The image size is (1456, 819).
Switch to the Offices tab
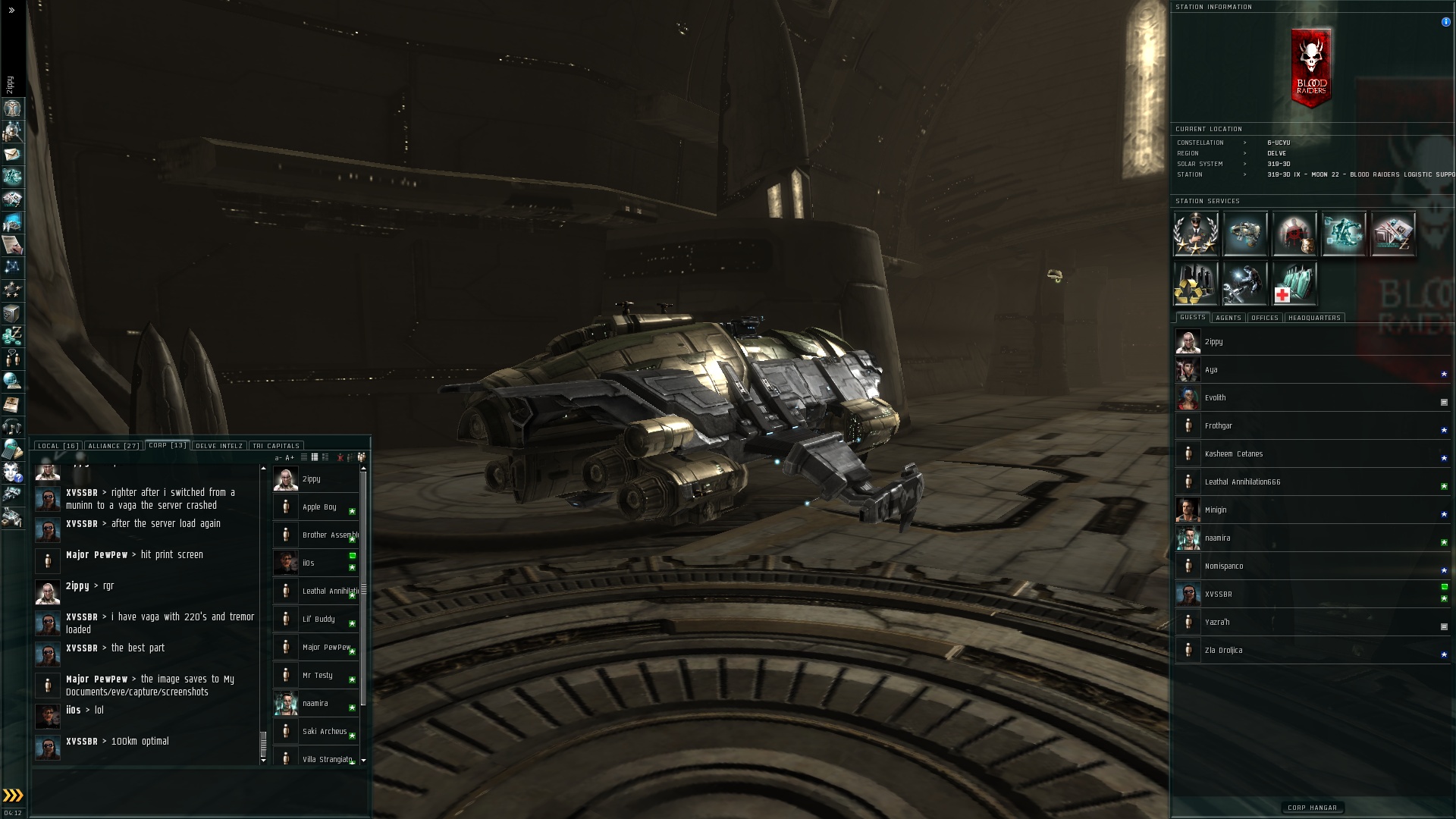click(x=1264, y=318)
